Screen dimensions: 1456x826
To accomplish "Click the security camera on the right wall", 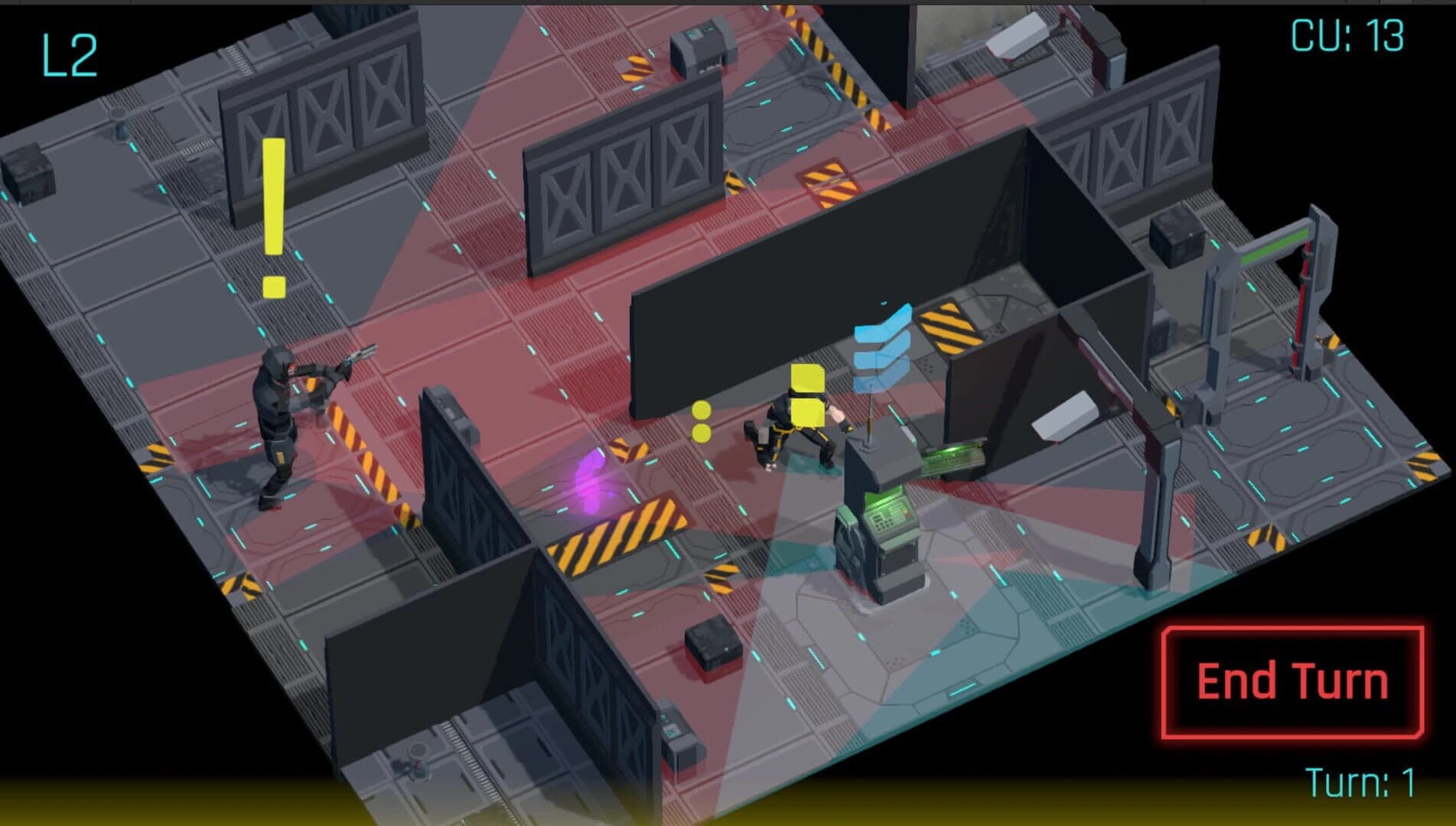I will 1063,417.
